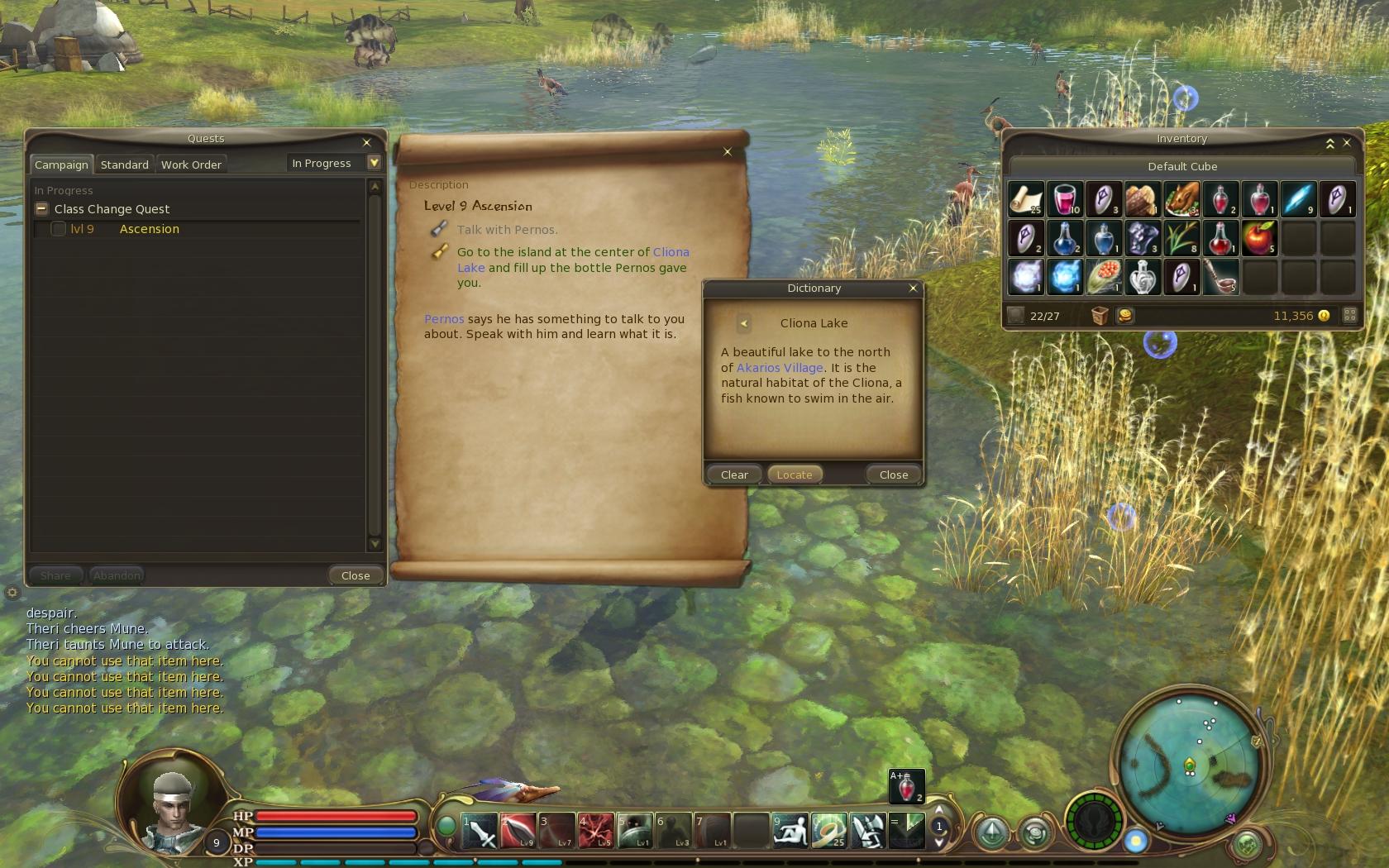
Task: Select the Ascension quest entry
Action: point(149,229)
